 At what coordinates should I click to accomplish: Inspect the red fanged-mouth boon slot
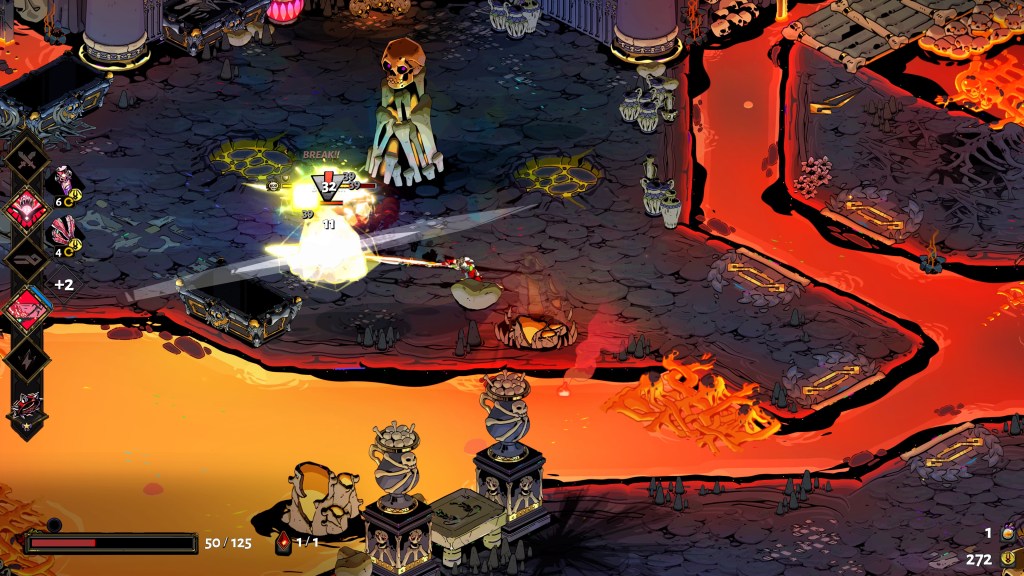(x=27, y=207)
